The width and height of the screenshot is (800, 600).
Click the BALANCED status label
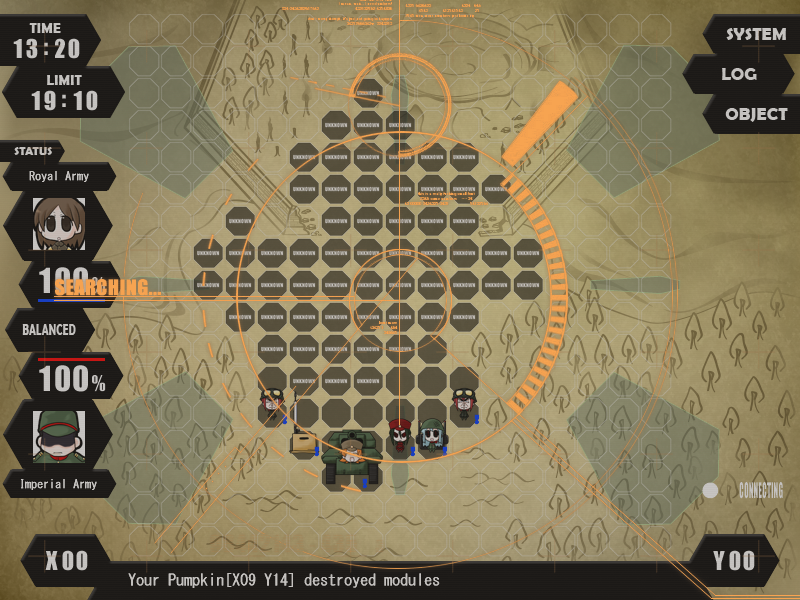click(x=49, y=330)
